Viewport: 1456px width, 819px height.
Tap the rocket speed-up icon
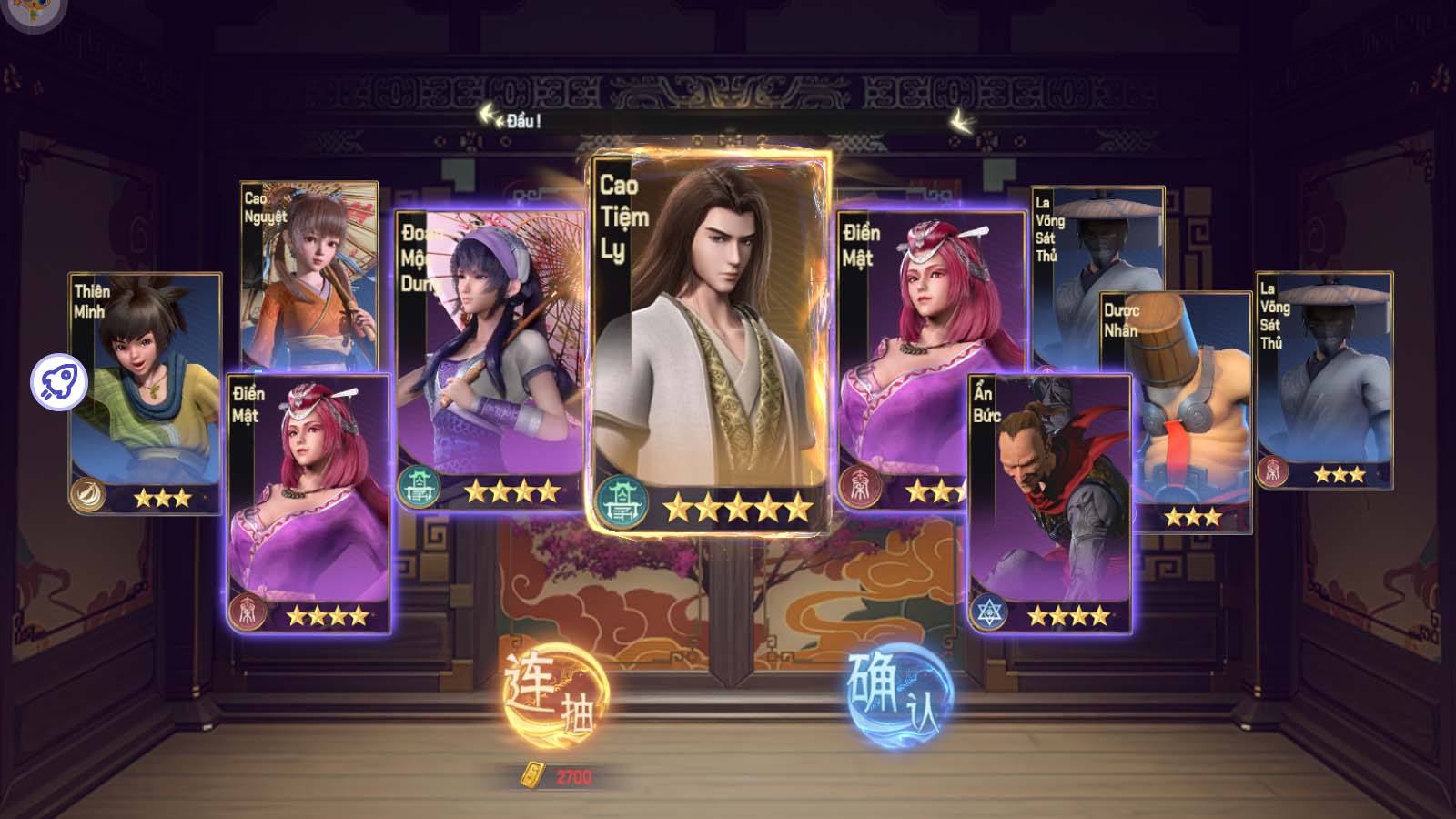(59, 382)
